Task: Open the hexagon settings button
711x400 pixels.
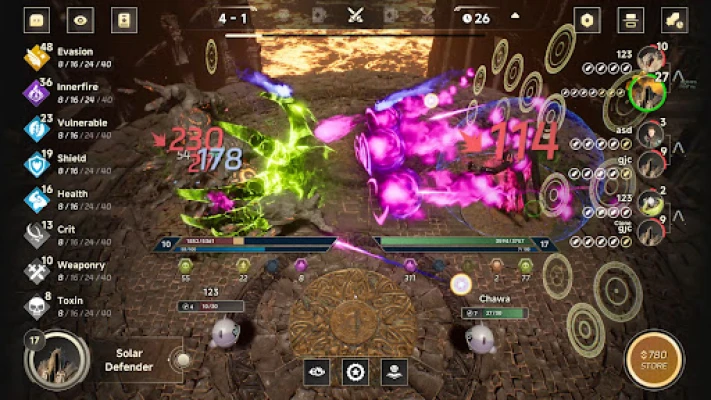Action: pos(588,19)
